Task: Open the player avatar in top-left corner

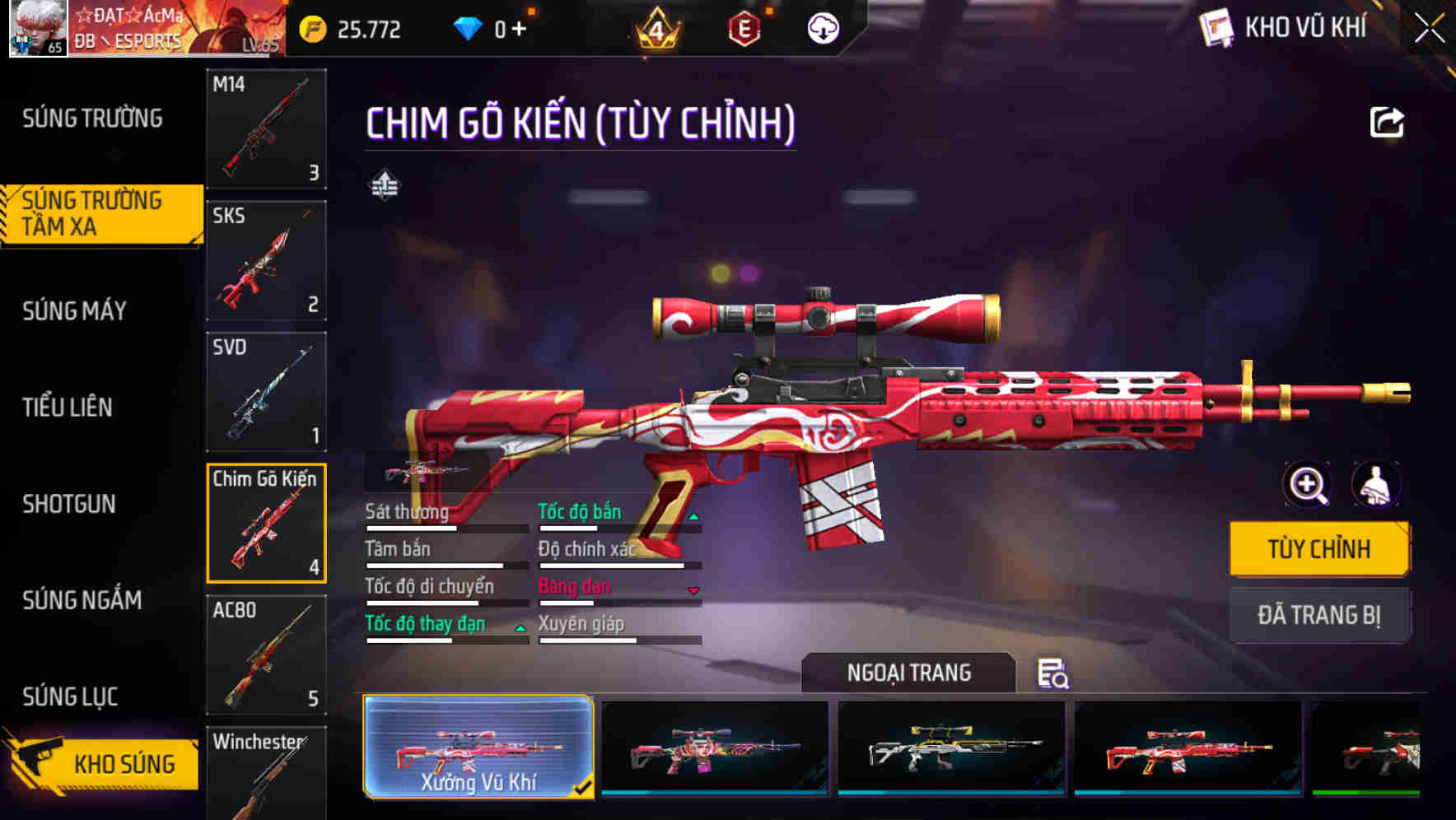Action: 35,30
